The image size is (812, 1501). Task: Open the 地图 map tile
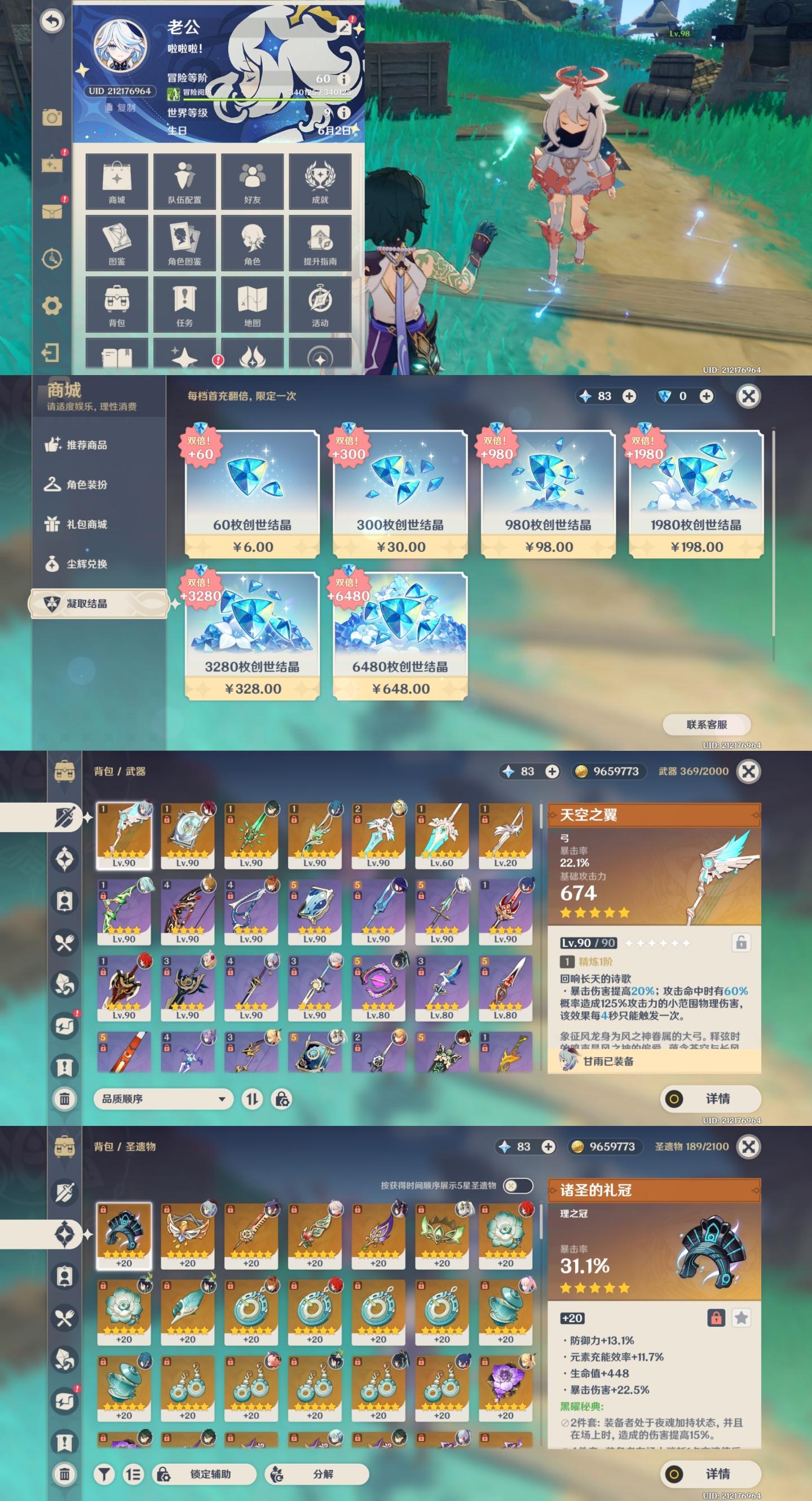click(252, 304)
